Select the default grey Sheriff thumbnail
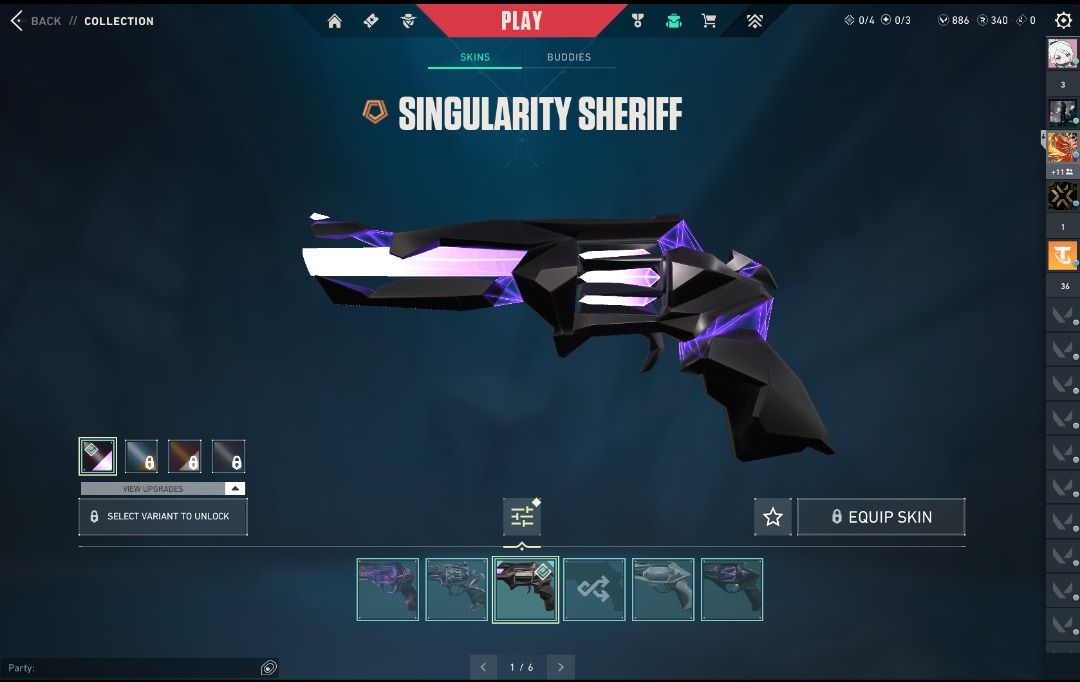The image size is (1080, 682). coord(663,590)
